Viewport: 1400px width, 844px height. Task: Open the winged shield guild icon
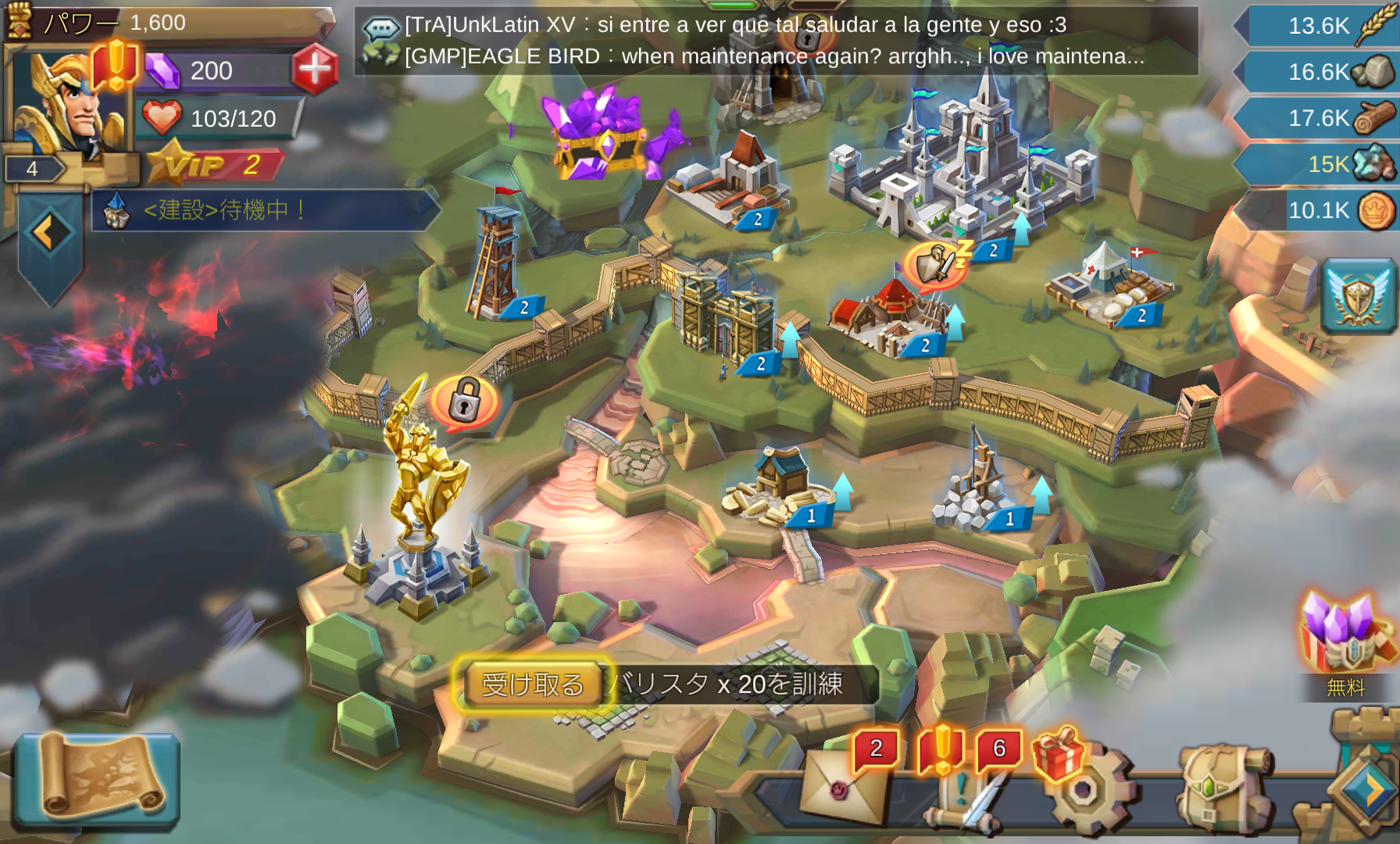(1359, 296)
